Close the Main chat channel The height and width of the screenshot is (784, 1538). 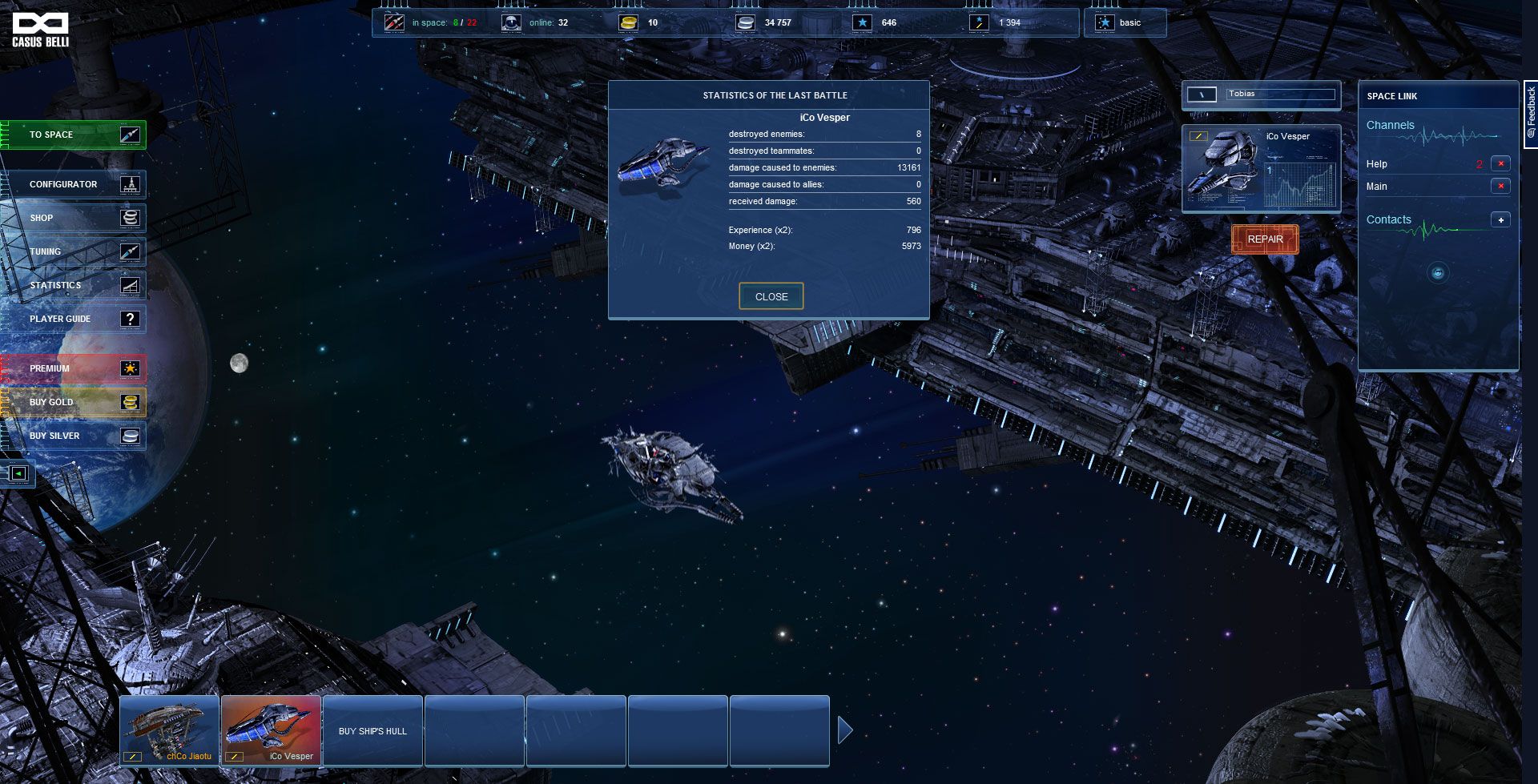point(1500,186)
